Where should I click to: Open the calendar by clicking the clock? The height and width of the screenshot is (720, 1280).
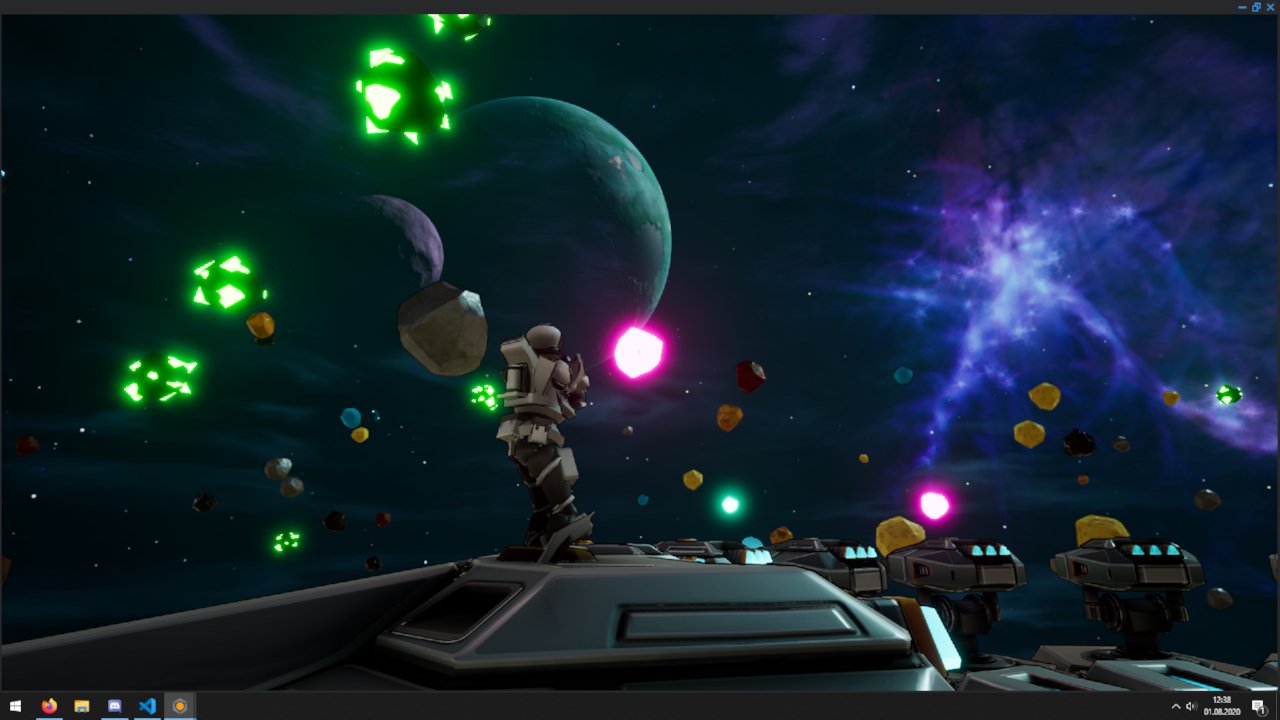(1222, 701)
